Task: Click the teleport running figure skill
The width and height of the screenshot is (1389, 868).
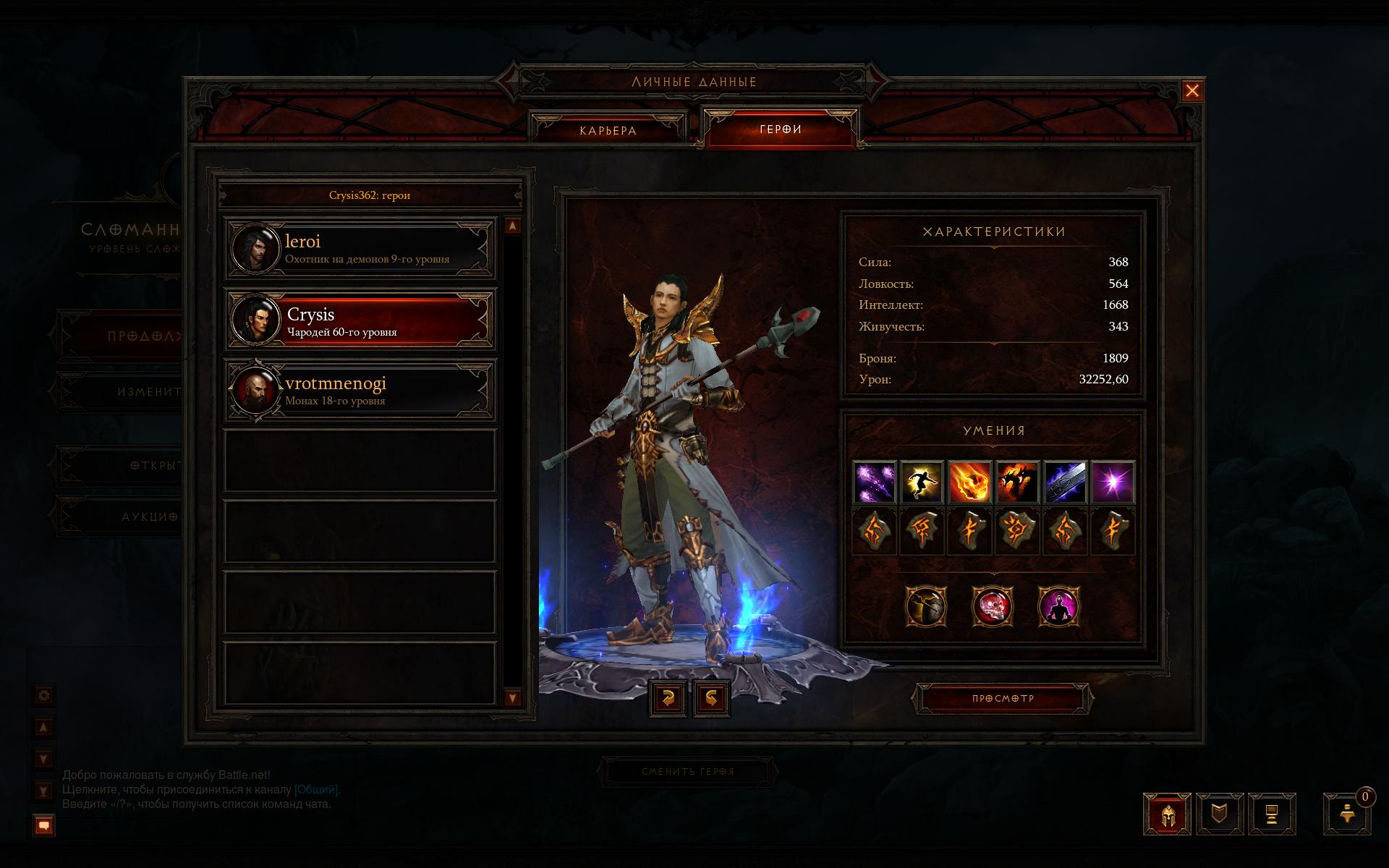Action: click(x=922, y=482)
